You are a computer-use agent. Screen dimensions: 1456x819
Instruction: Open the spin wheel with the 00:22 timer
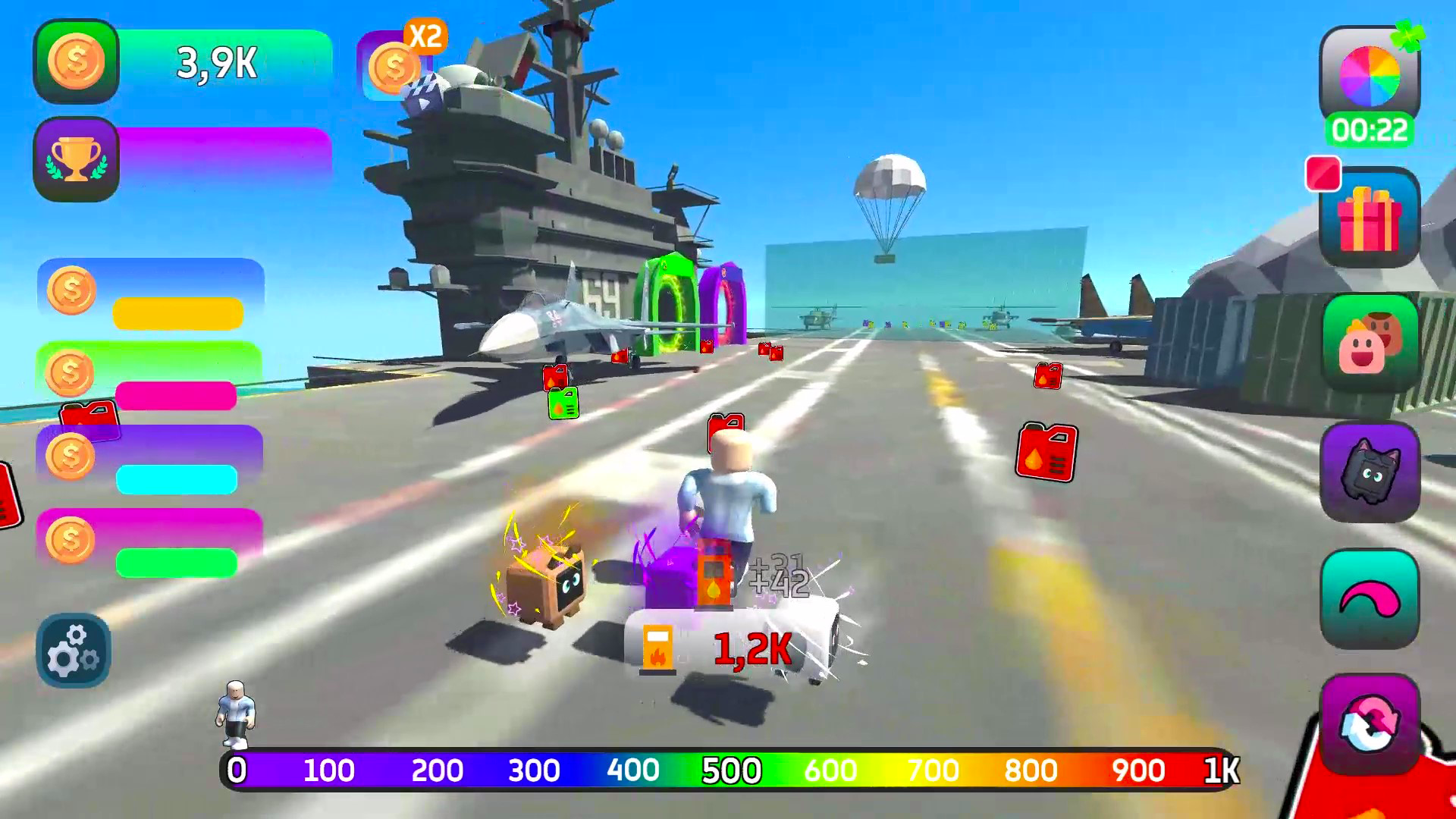[x=1369, y=76]
